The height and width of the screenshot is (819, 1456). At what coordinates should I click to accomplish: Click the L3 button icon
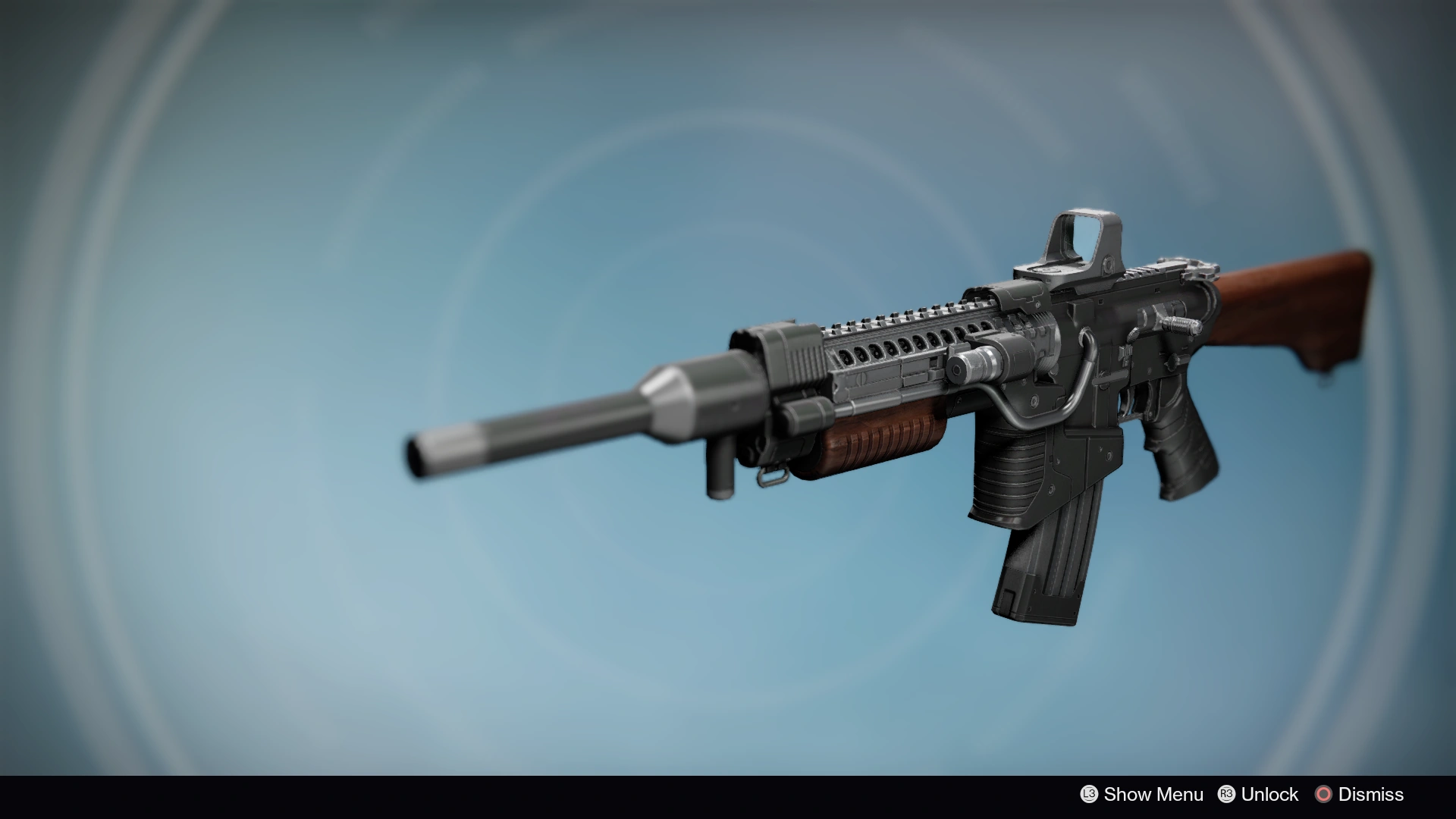1090,794
